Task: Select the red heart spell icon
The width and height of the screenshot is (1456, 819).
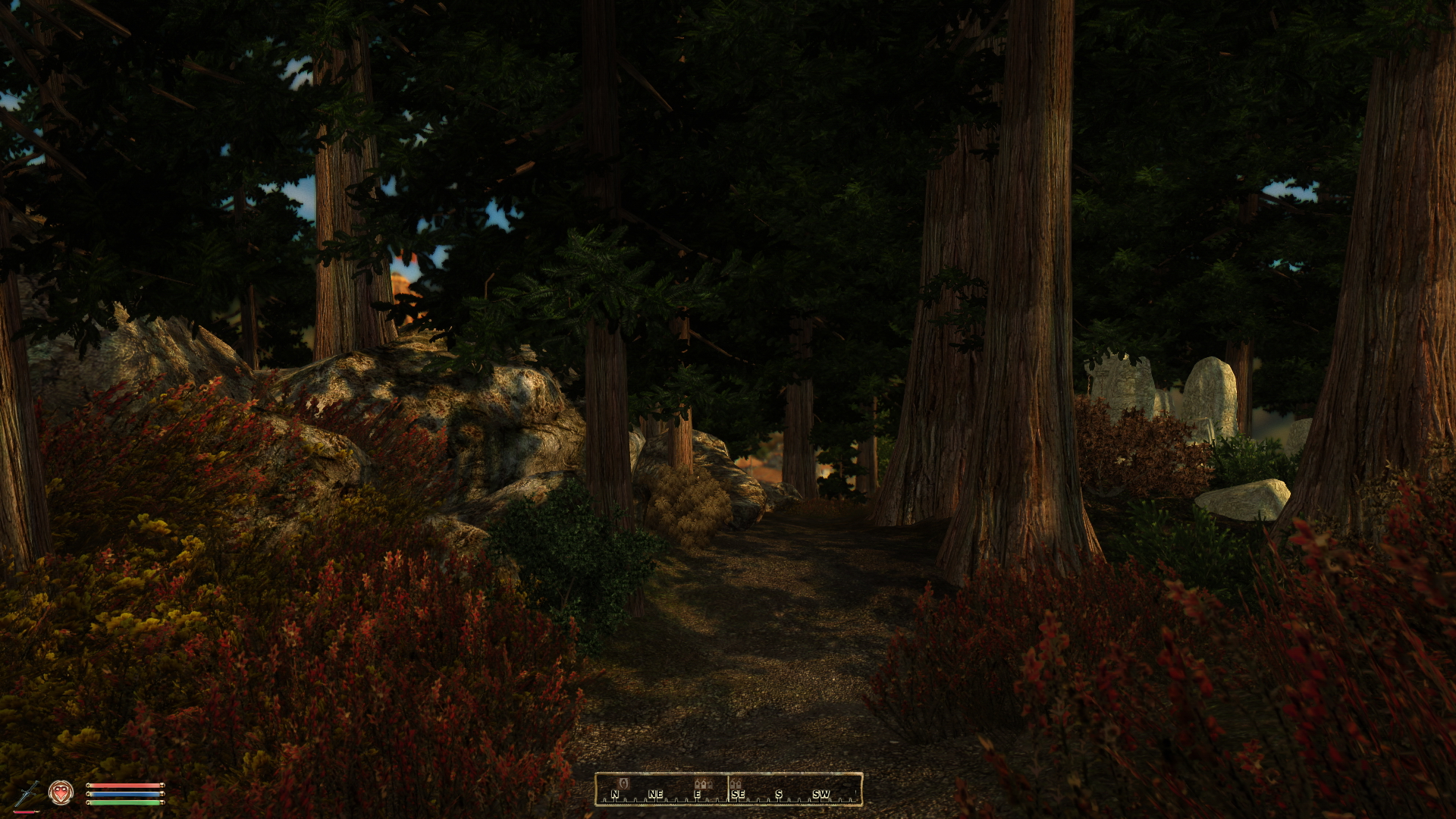Action: pyautogui.click(x=61, y=792)
